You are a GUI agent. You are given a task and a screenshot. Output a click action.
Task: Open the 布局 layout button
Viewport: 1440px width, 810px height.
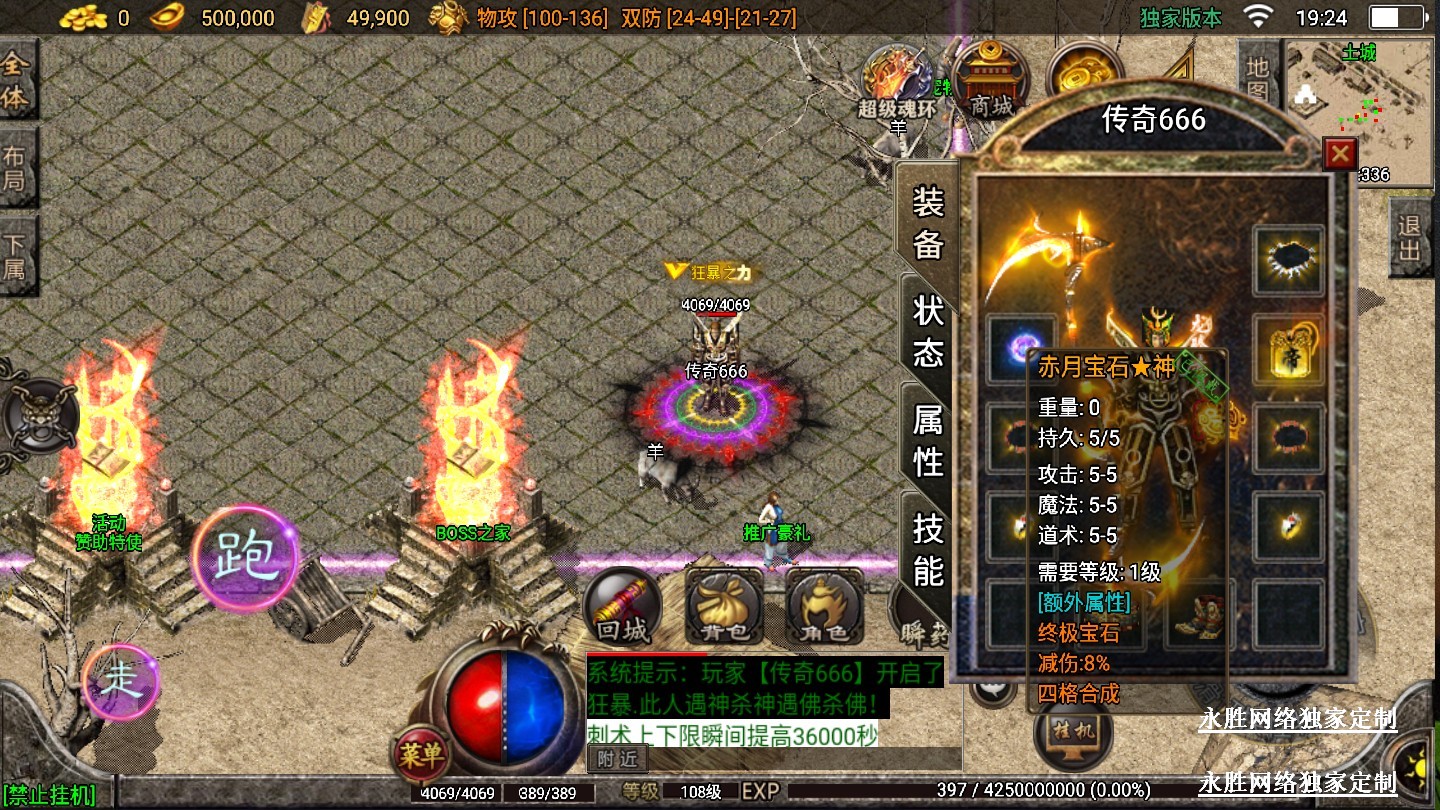tap(17, 168)
